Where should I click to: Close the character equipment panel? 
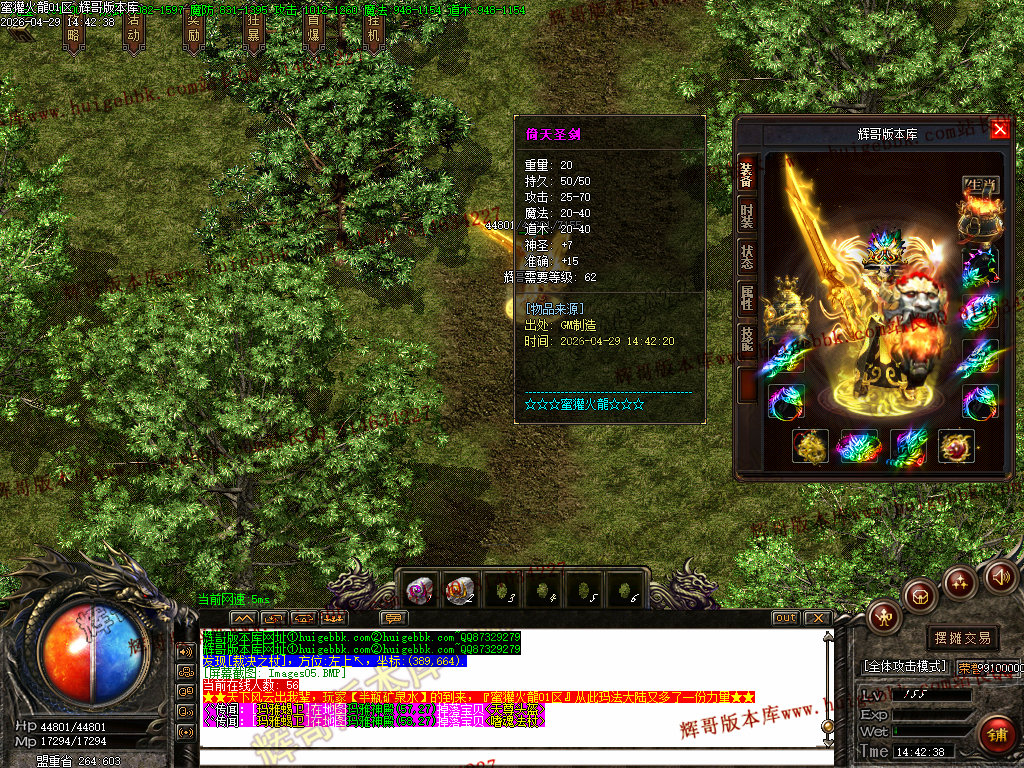click(1000, 129)
